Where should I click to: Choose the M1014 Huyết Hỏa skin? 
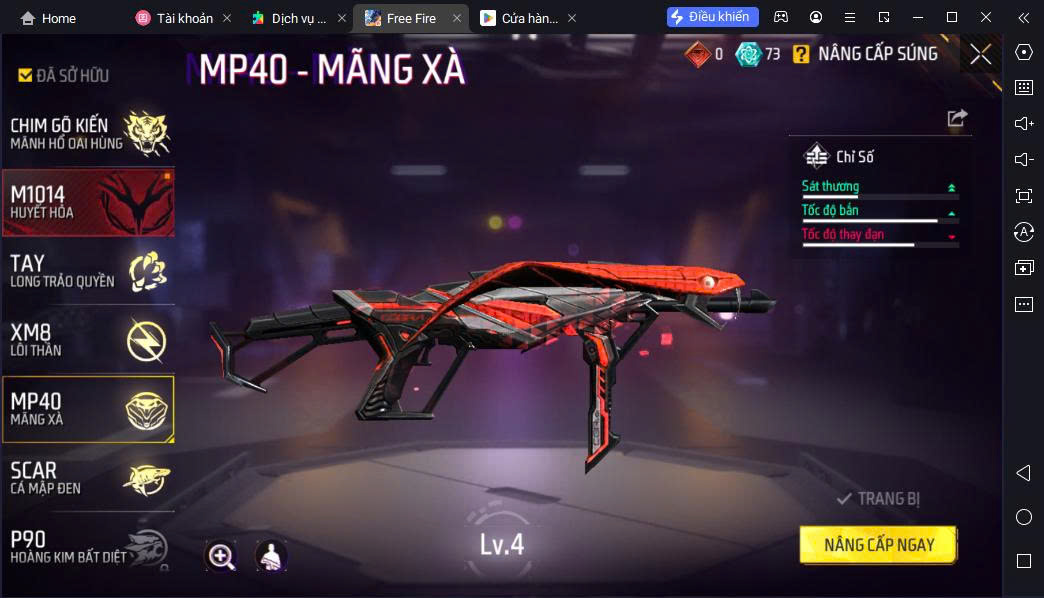[88, 202]
